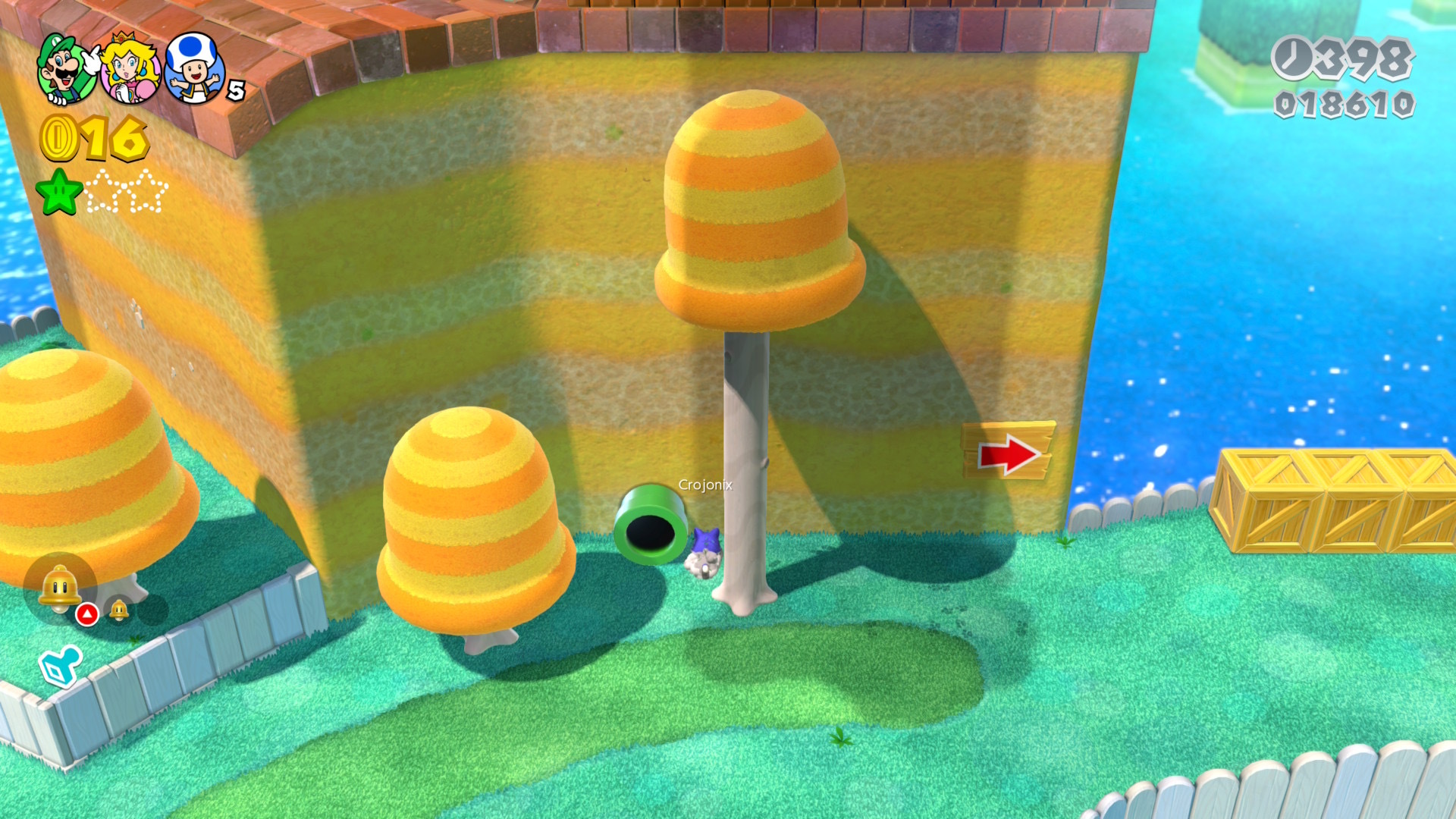Use the large Super Bell reserve item
The width and height of the screenshot is (1456, 819).
tap(60, 588)
